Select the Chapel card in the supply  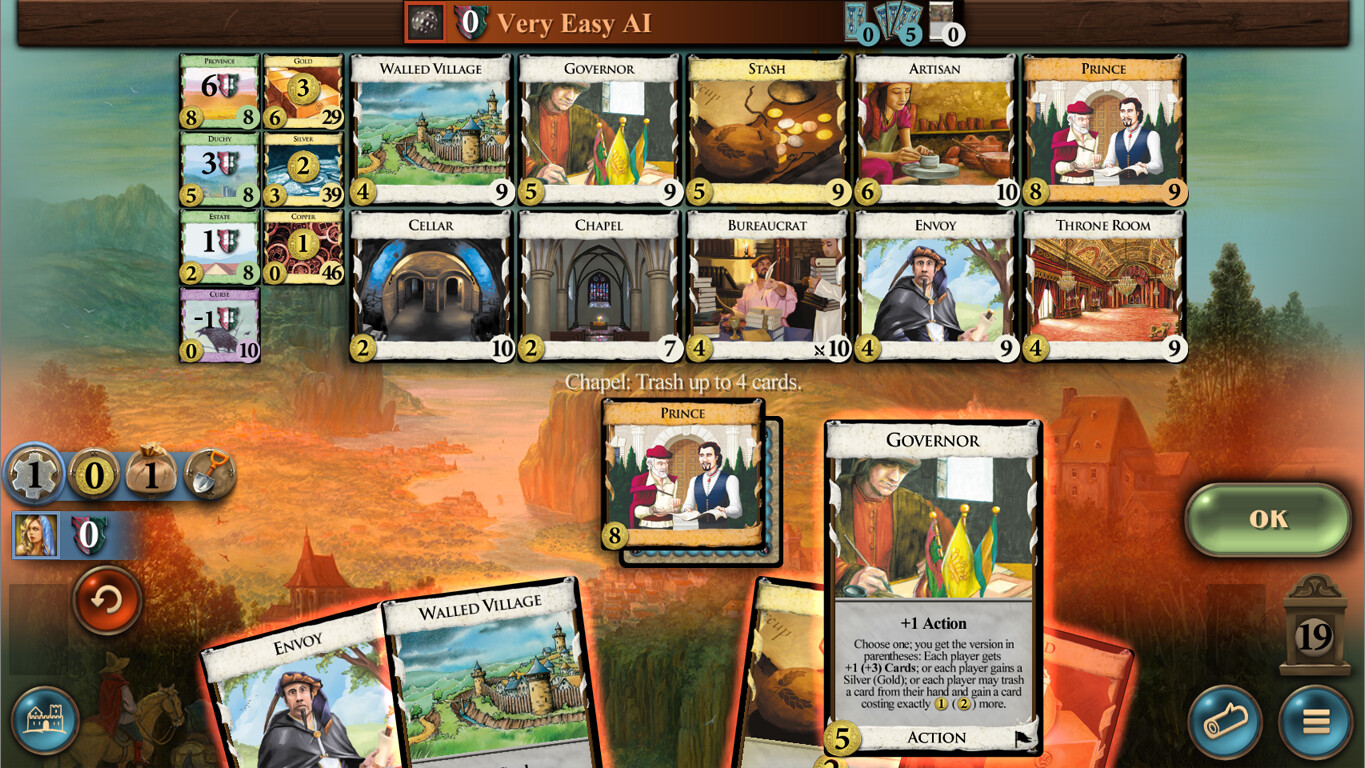(x=597, y=285)
